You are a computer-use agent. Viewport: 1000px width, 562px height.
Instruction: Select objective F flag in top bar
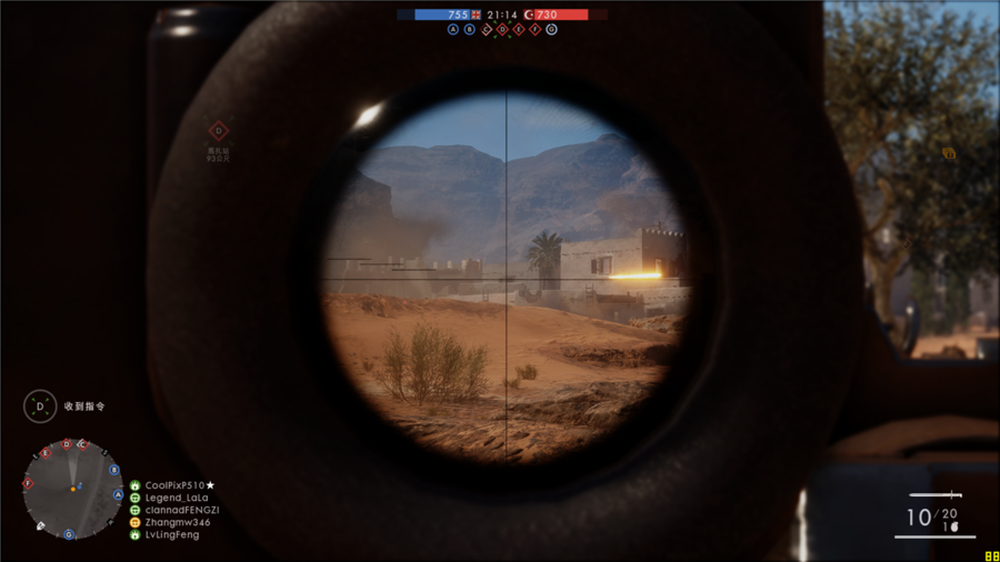pyautogui.click(x=535, y=30)
